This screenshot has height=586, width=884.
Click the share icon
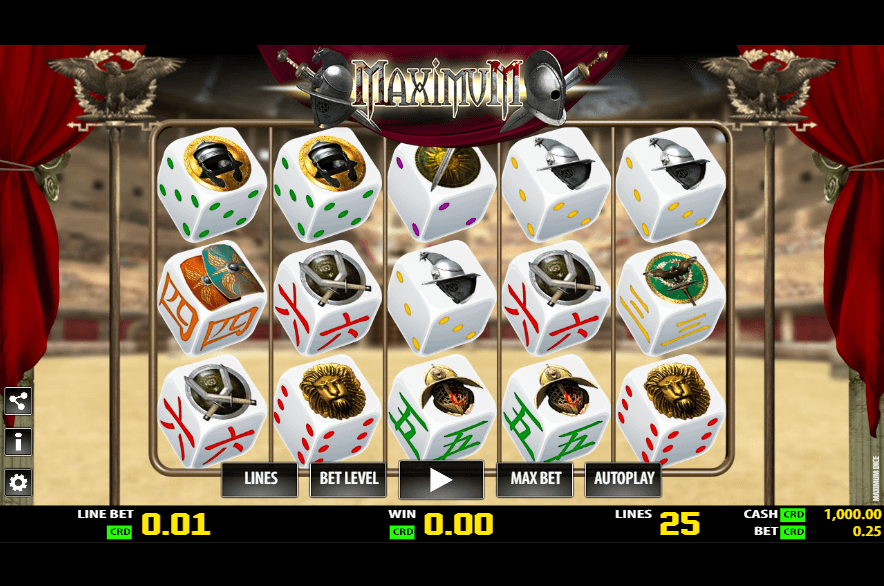coord(18,401)
